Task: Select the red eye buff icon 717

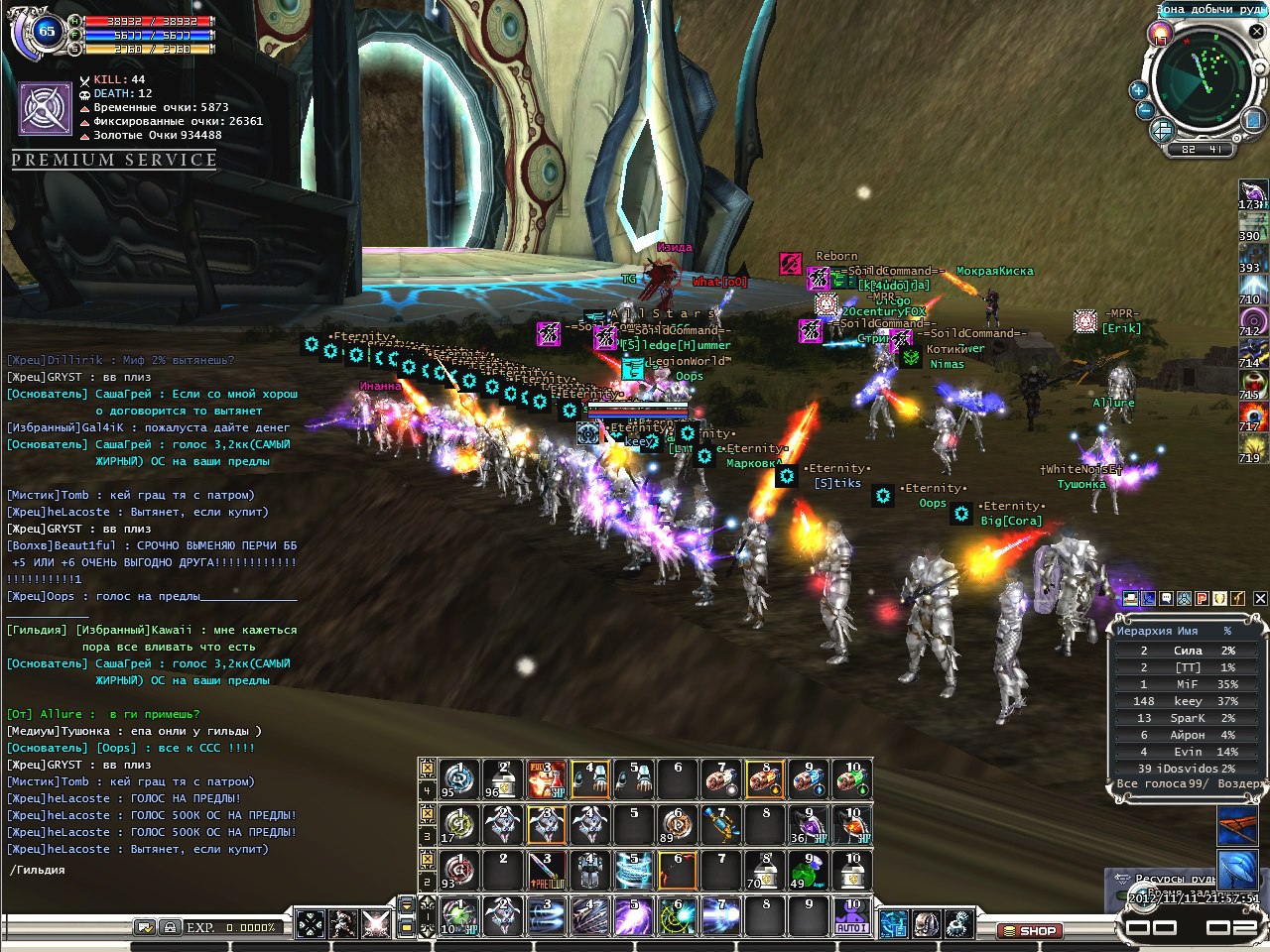Action: pos(1252,416)
